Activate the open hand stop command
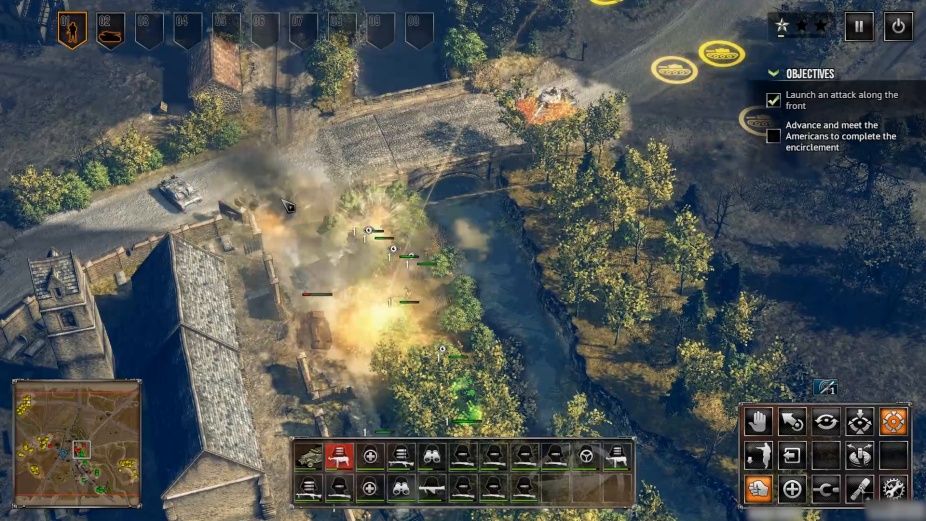Screen dimensions: 926x521 click(758, 421)
